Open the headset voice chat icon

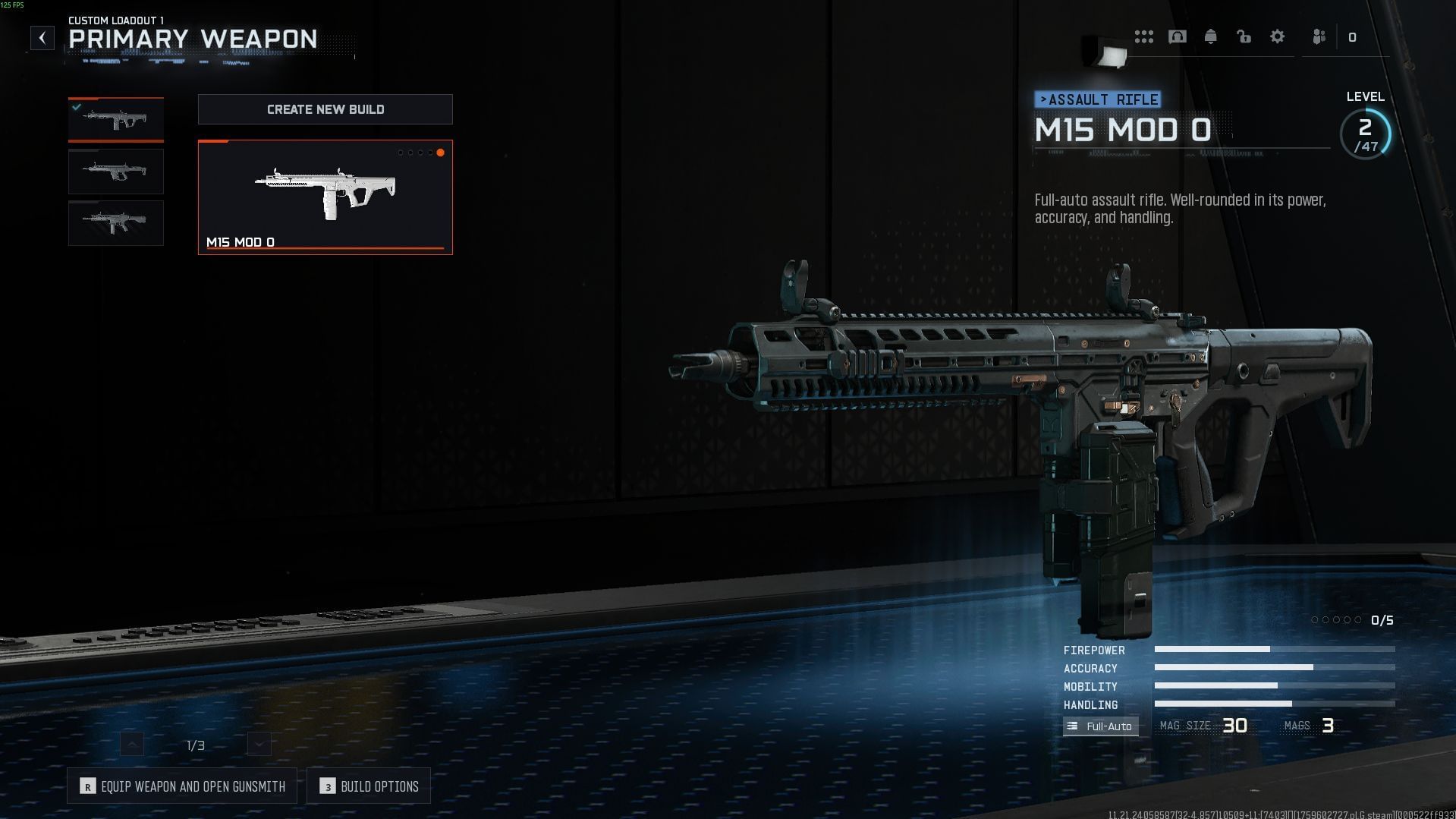coord(1177,36)
